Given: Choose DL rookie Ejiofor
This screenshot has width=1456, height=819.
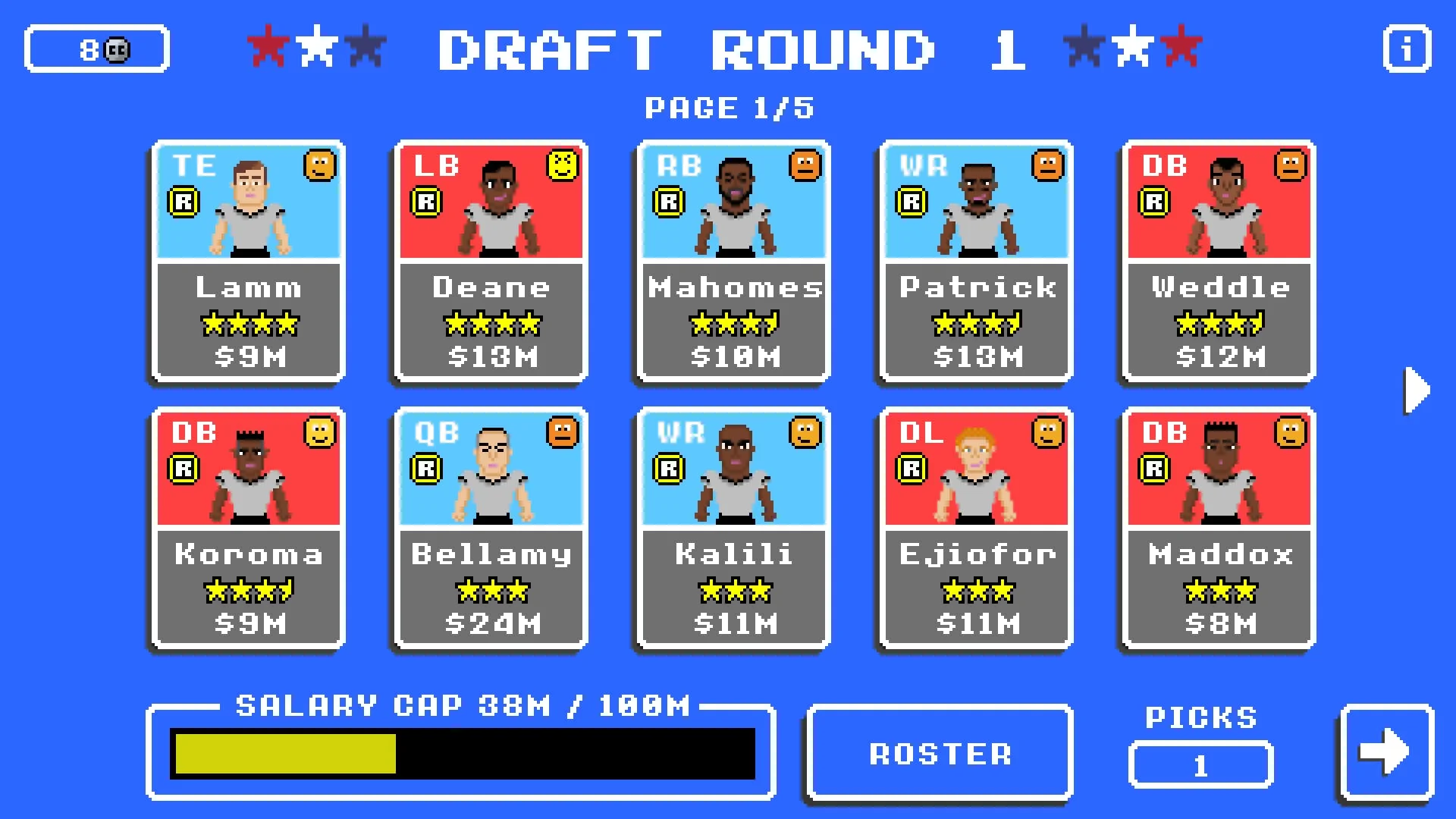Looking at the screenshot, I should (x=975, y=529).
